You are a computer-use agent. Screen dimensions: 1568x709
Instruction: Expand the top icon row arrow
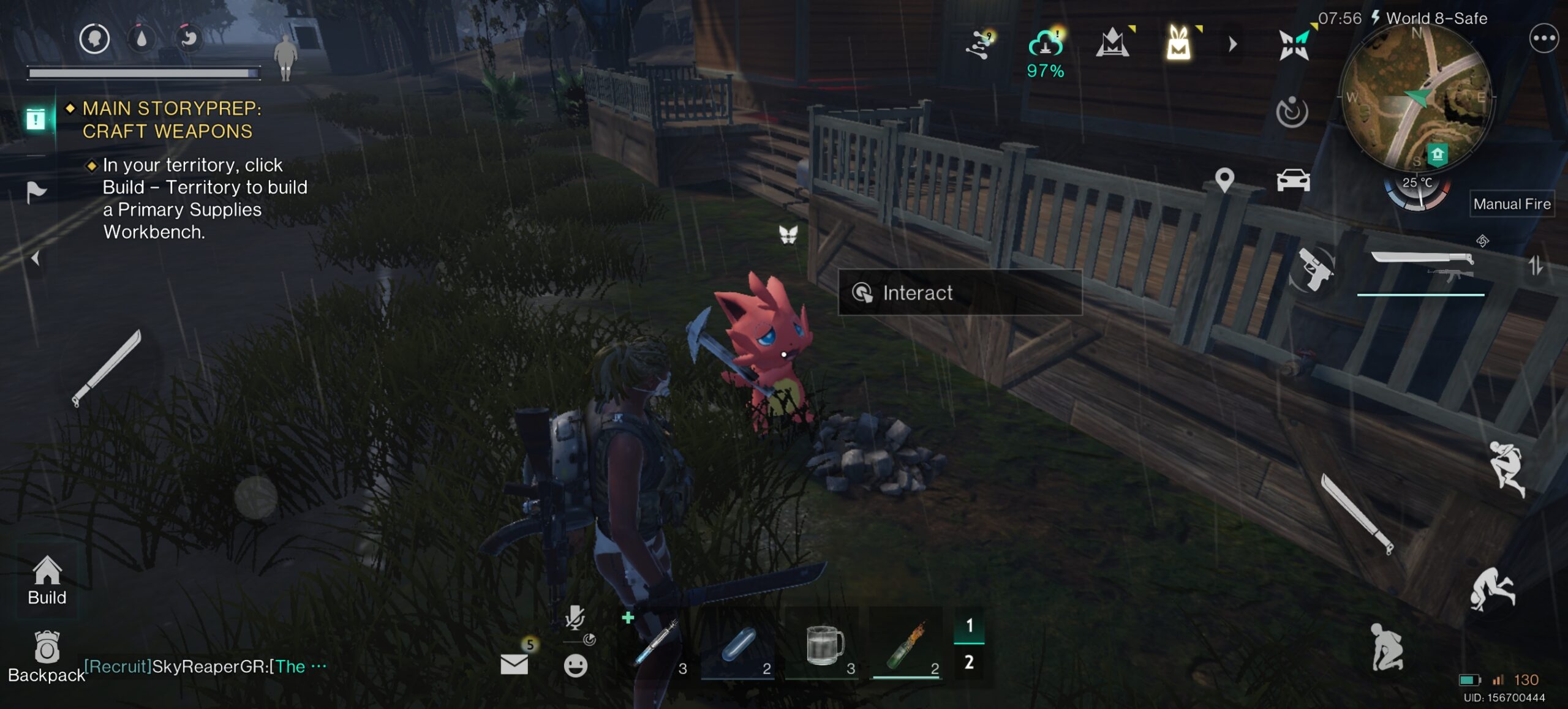click(1232, 44)
